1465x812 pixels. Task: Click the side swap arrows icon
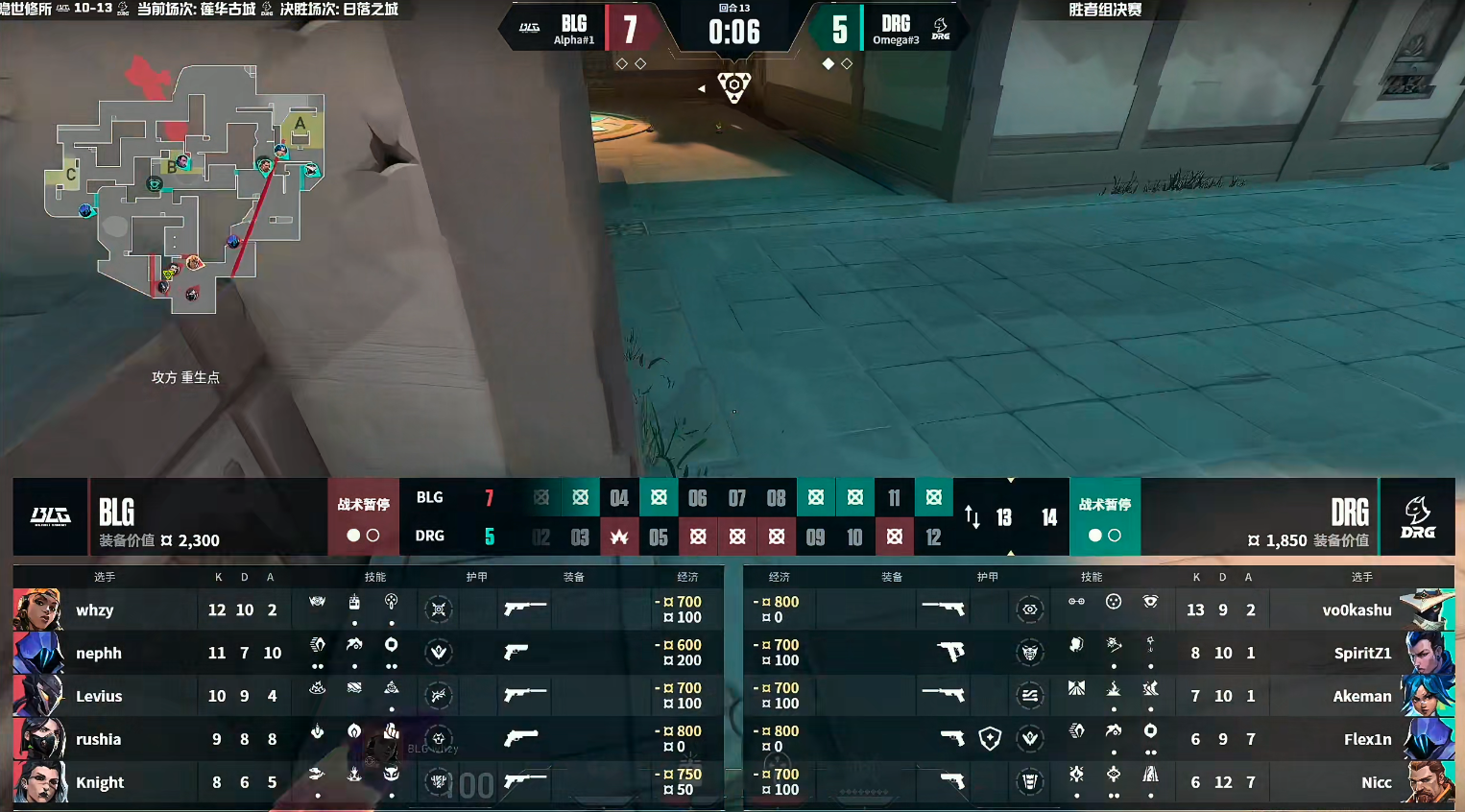click(x=973, y=517)
